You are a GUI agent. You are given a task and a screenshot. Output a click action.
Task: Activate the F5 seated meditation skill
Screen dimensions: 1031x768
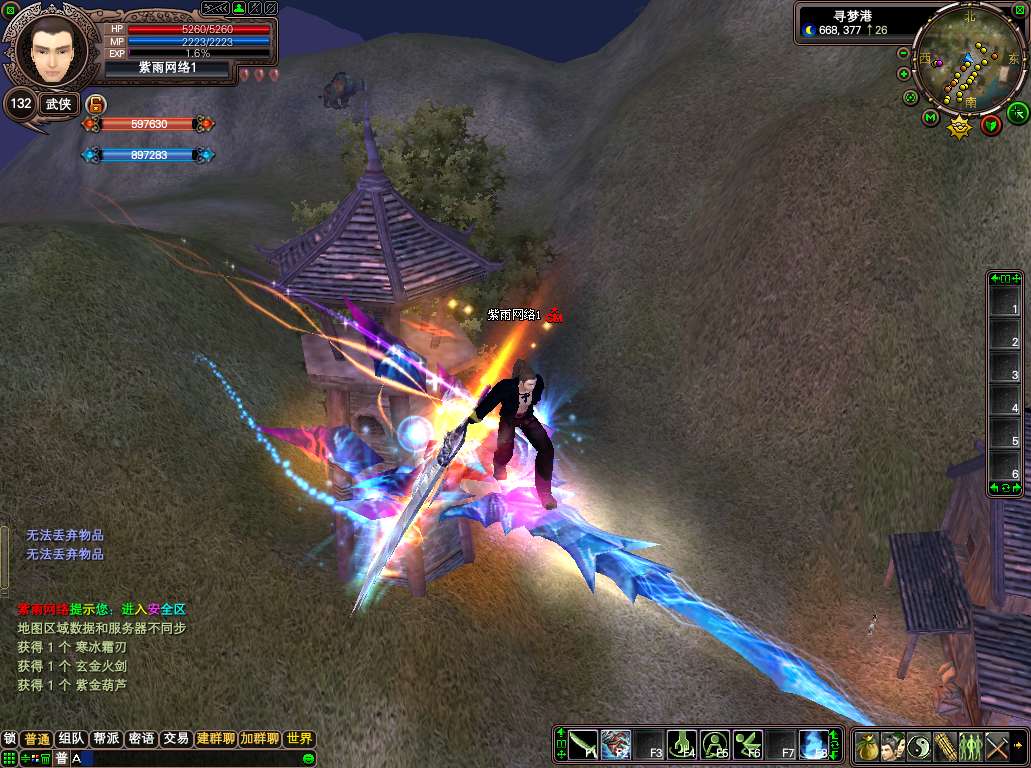coord(714,745)
